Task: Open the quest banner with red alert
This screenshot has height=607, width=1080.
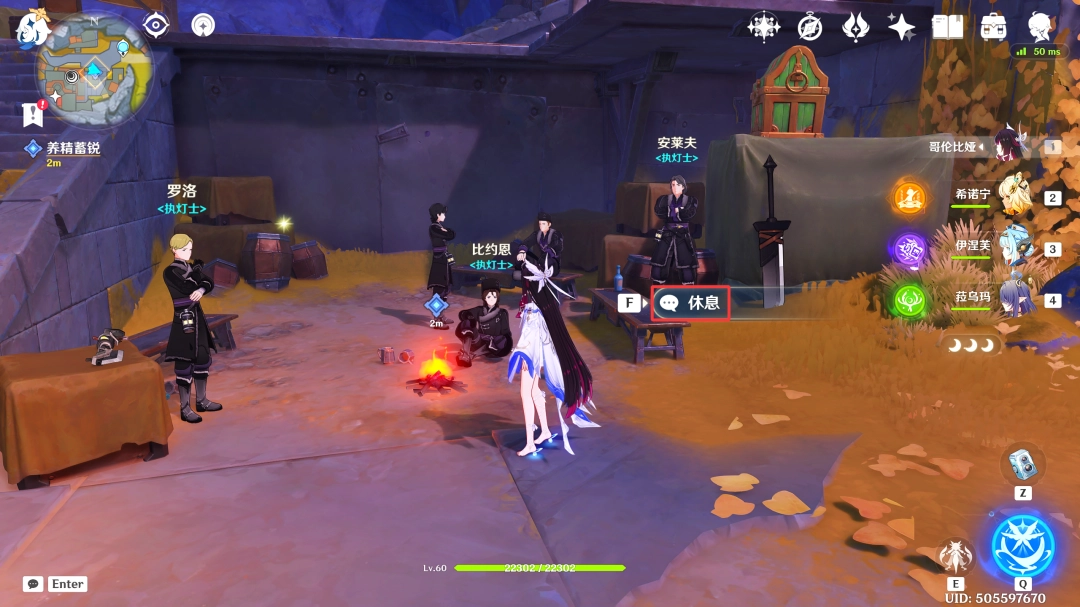Action: tap(33, 114)
